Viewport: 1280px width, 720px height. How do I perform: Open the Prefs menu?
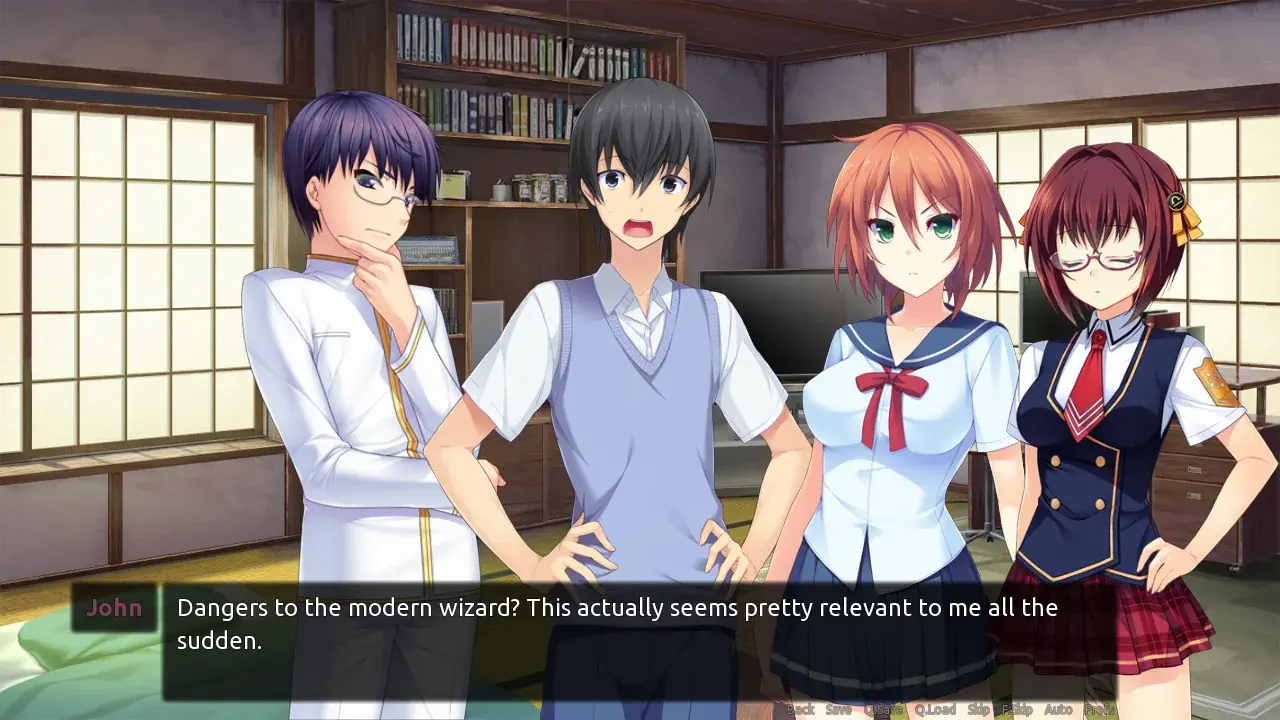tap(1099, 710)
